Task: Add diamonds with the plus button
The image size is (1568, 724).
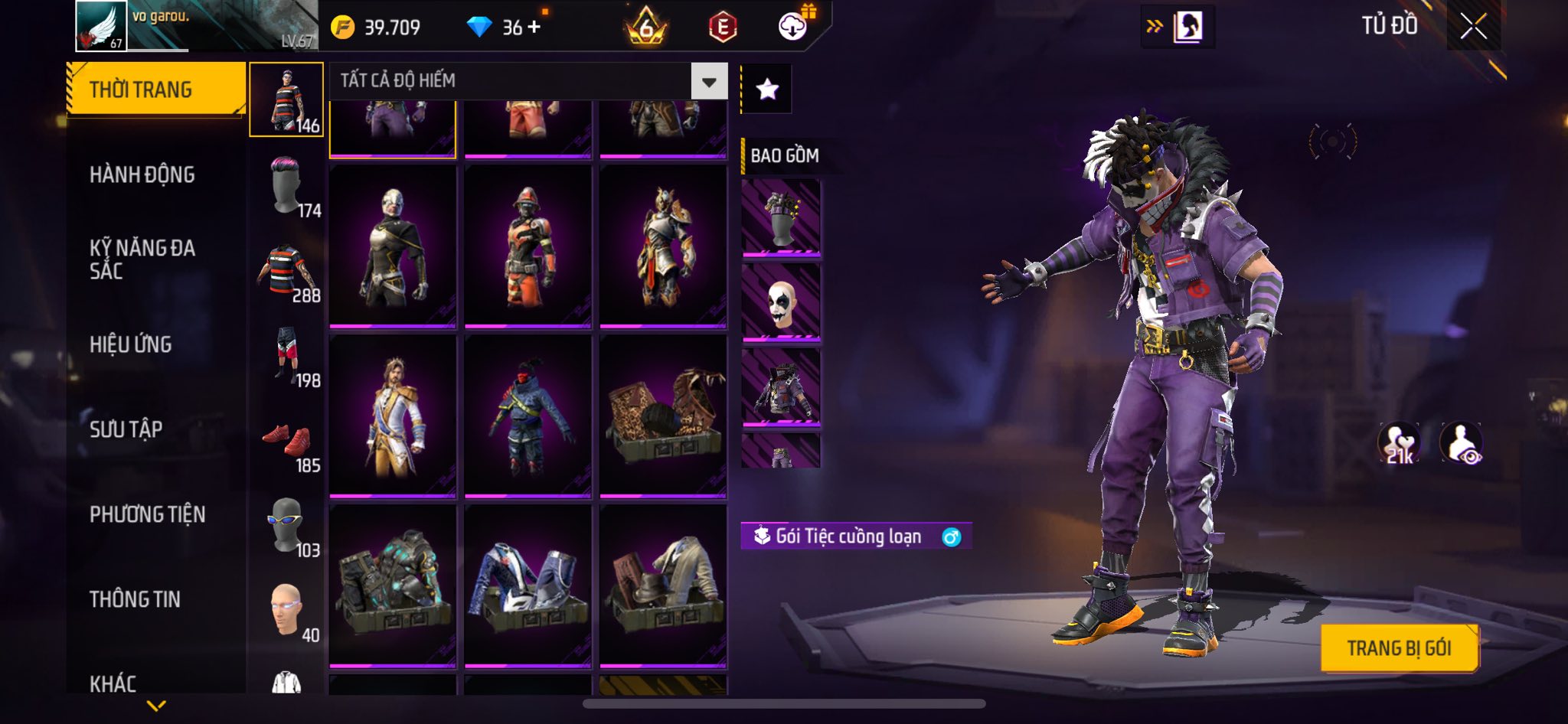Action: (x=534, y=27)
